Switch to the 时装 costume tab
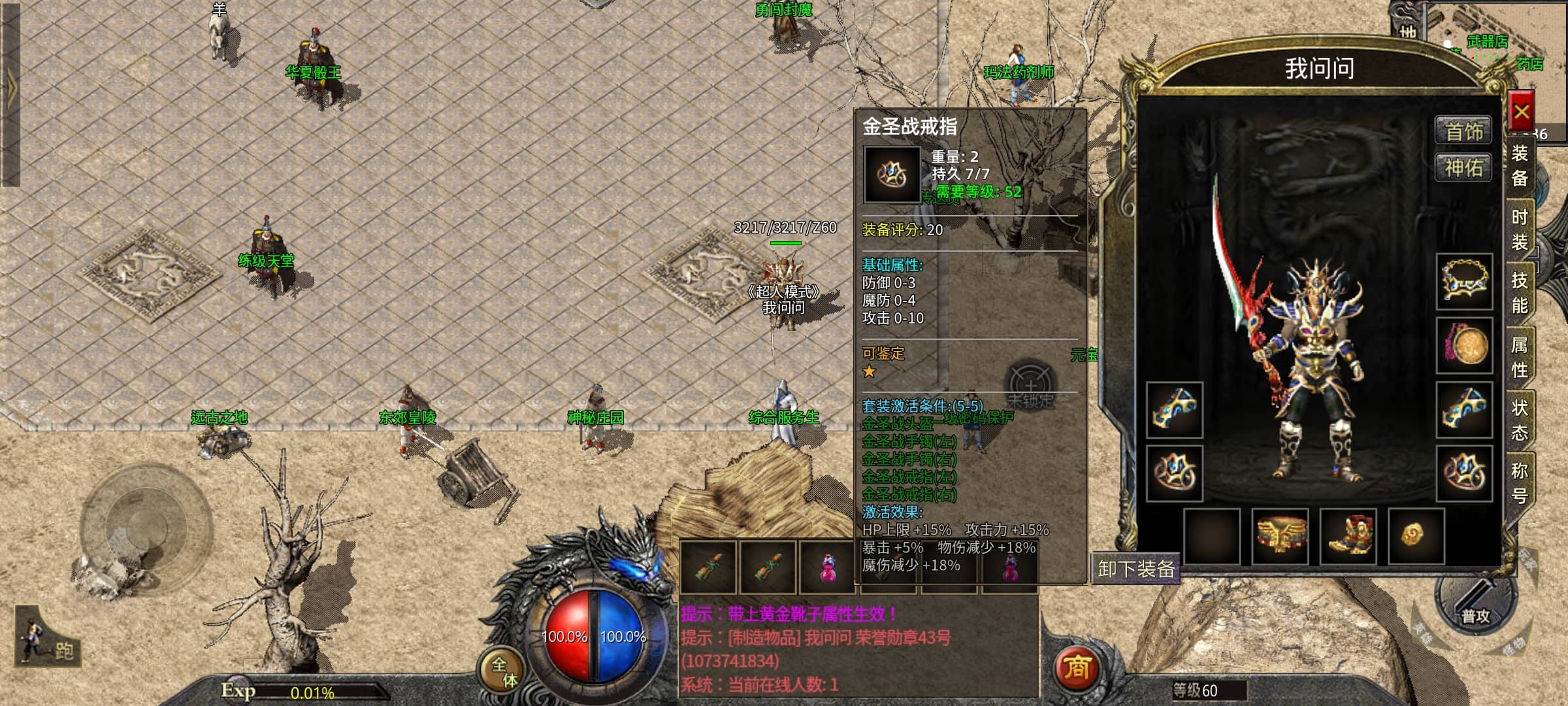This screenshot has width=1568, height=706. (x=1520, y=229)
